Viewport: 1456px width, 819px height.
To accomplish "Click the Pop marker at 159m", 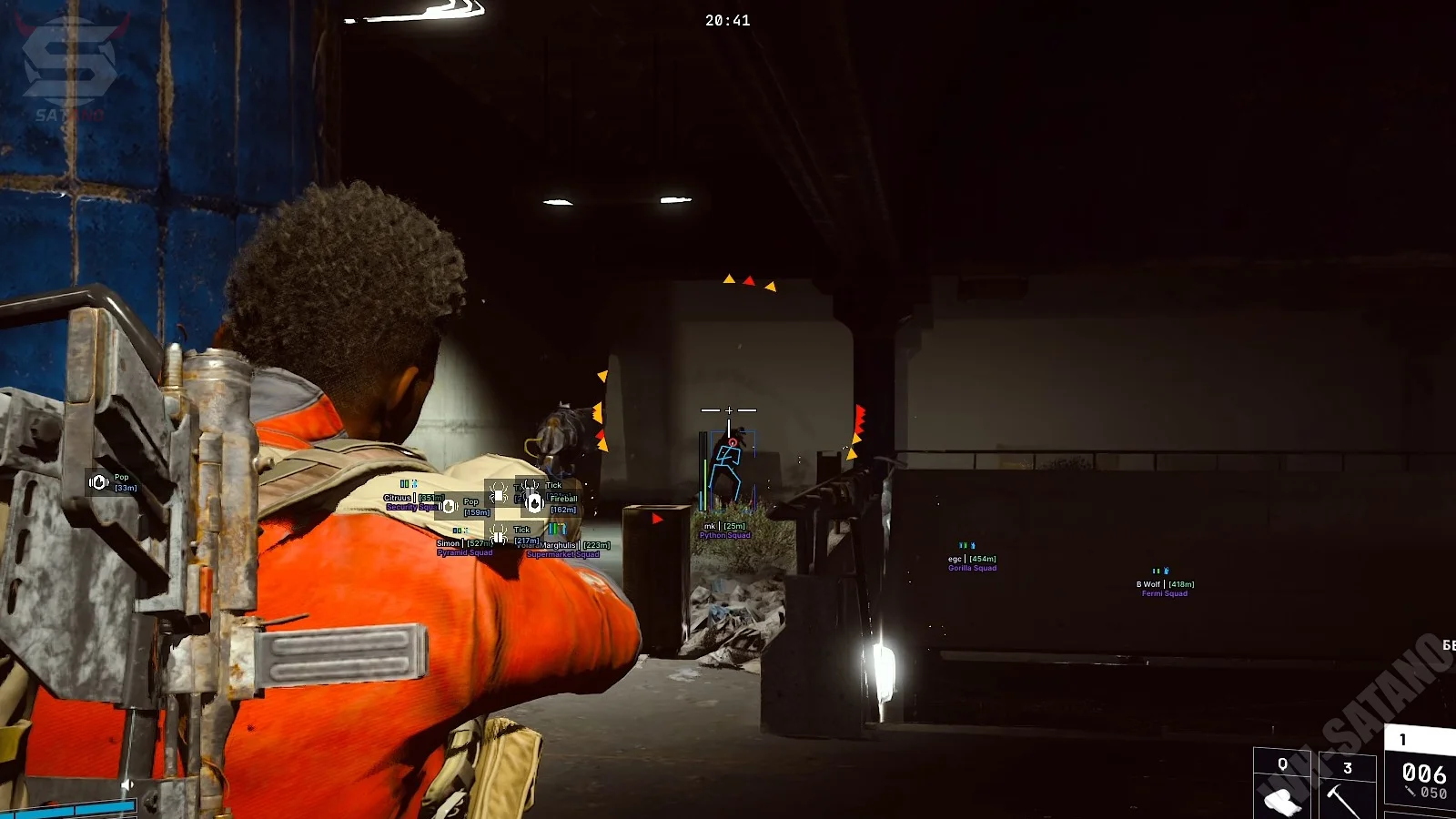I will coord(449,506).
